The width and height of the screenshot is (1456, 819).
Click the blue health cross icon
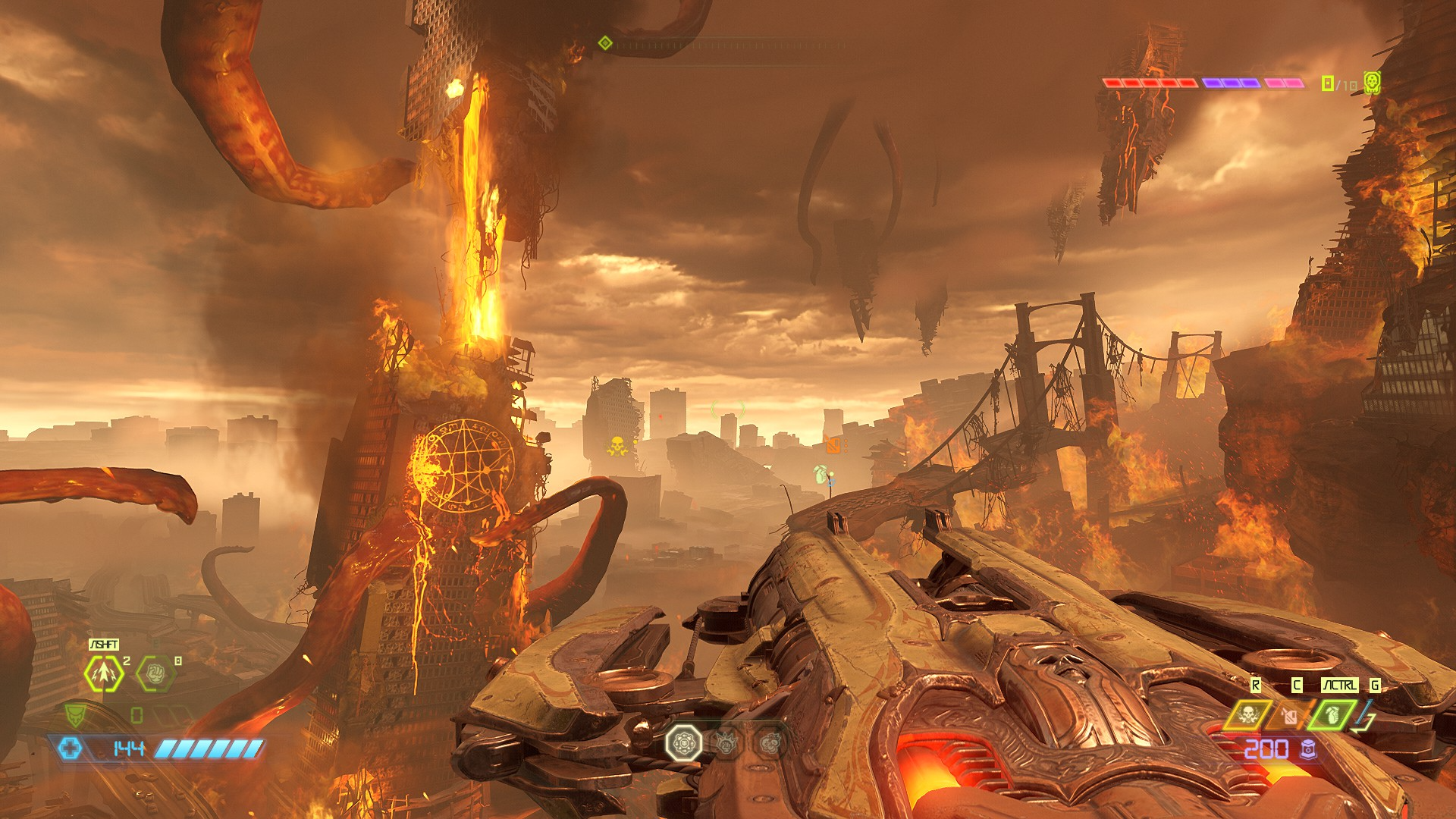(x=71, y=748)
